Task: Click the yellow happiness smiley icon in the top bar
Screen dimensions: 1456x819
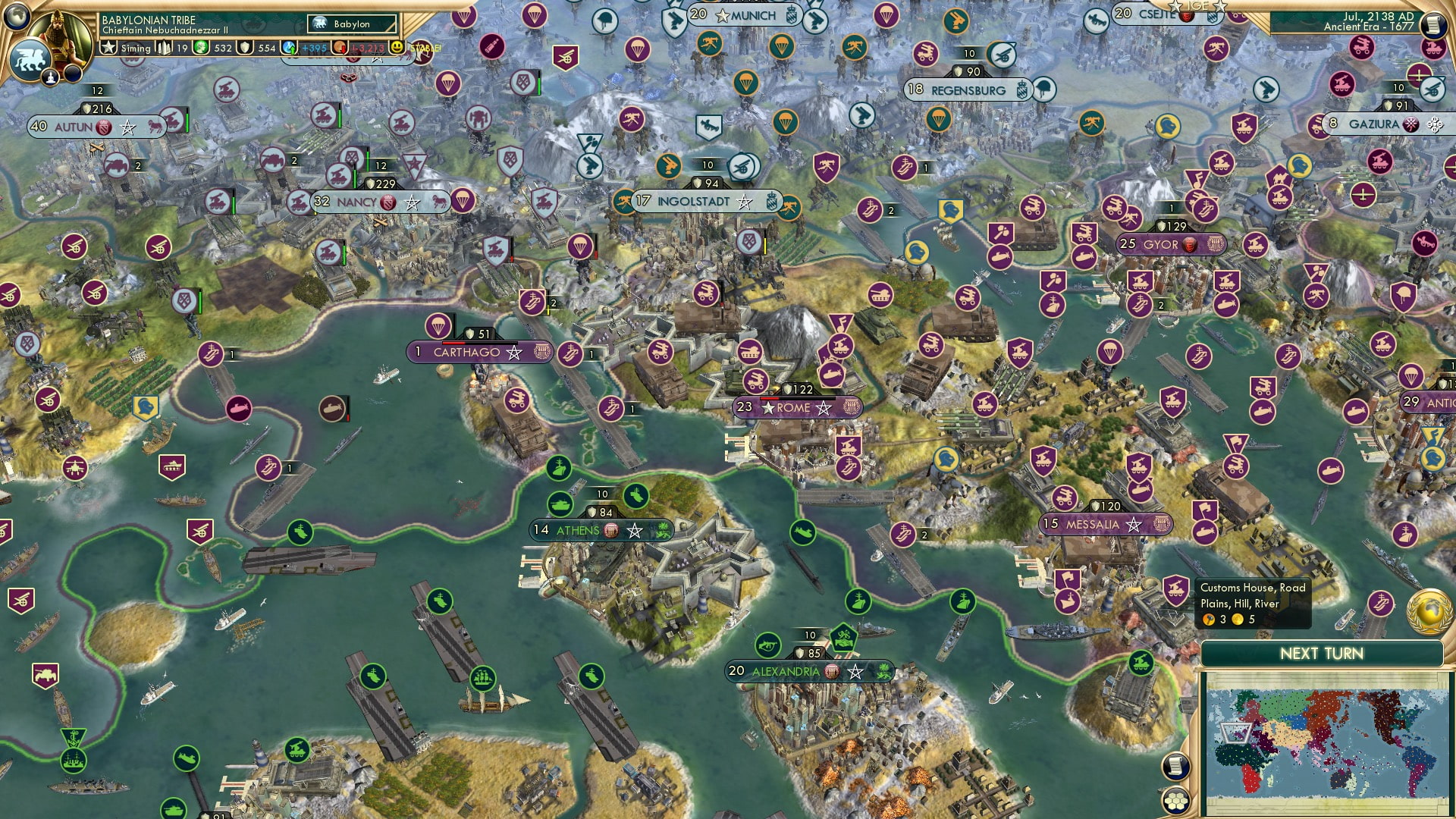Action: point(397,47)
